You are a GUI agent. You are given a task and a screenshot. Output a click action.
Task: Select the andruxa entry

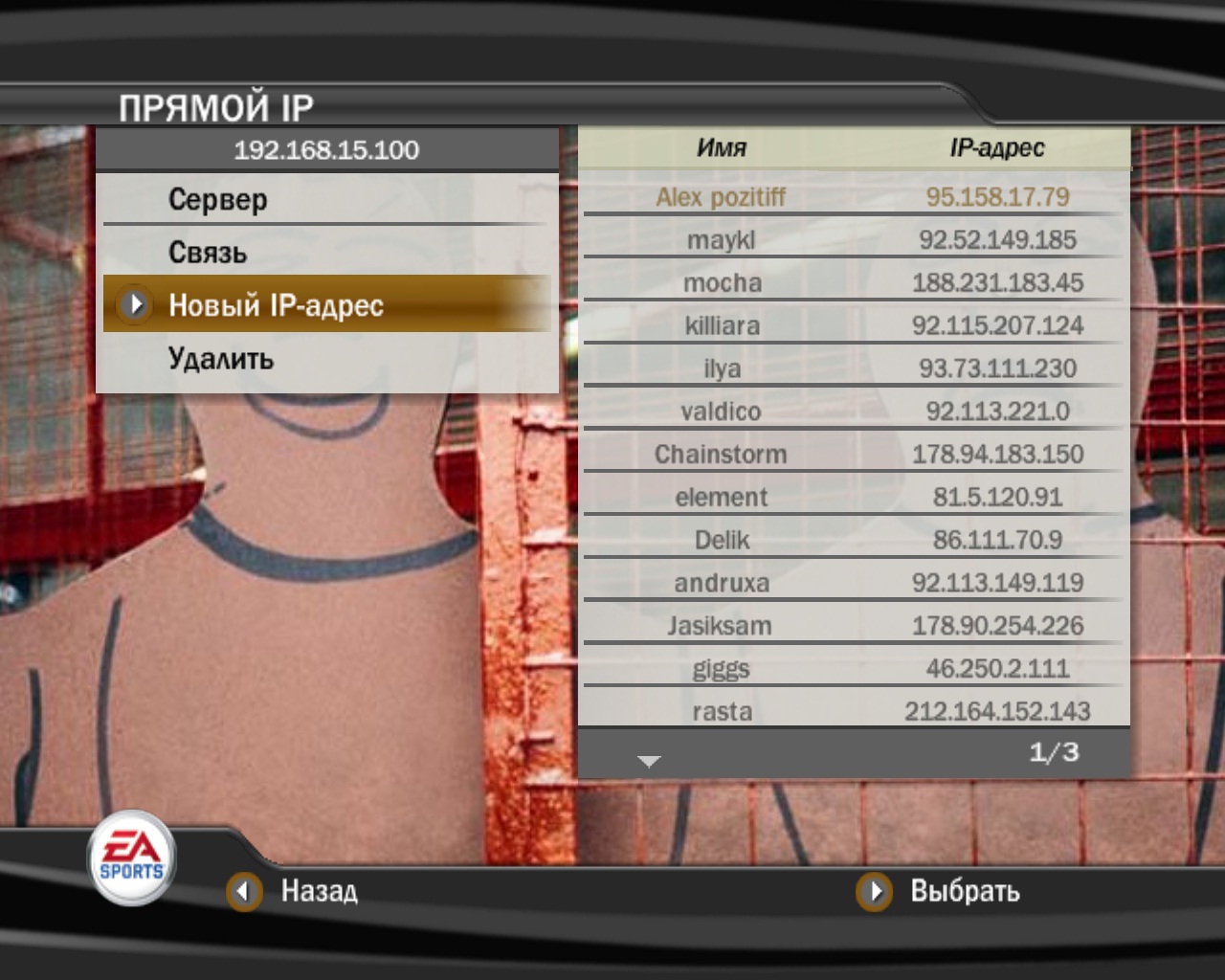tap(852, 583)
